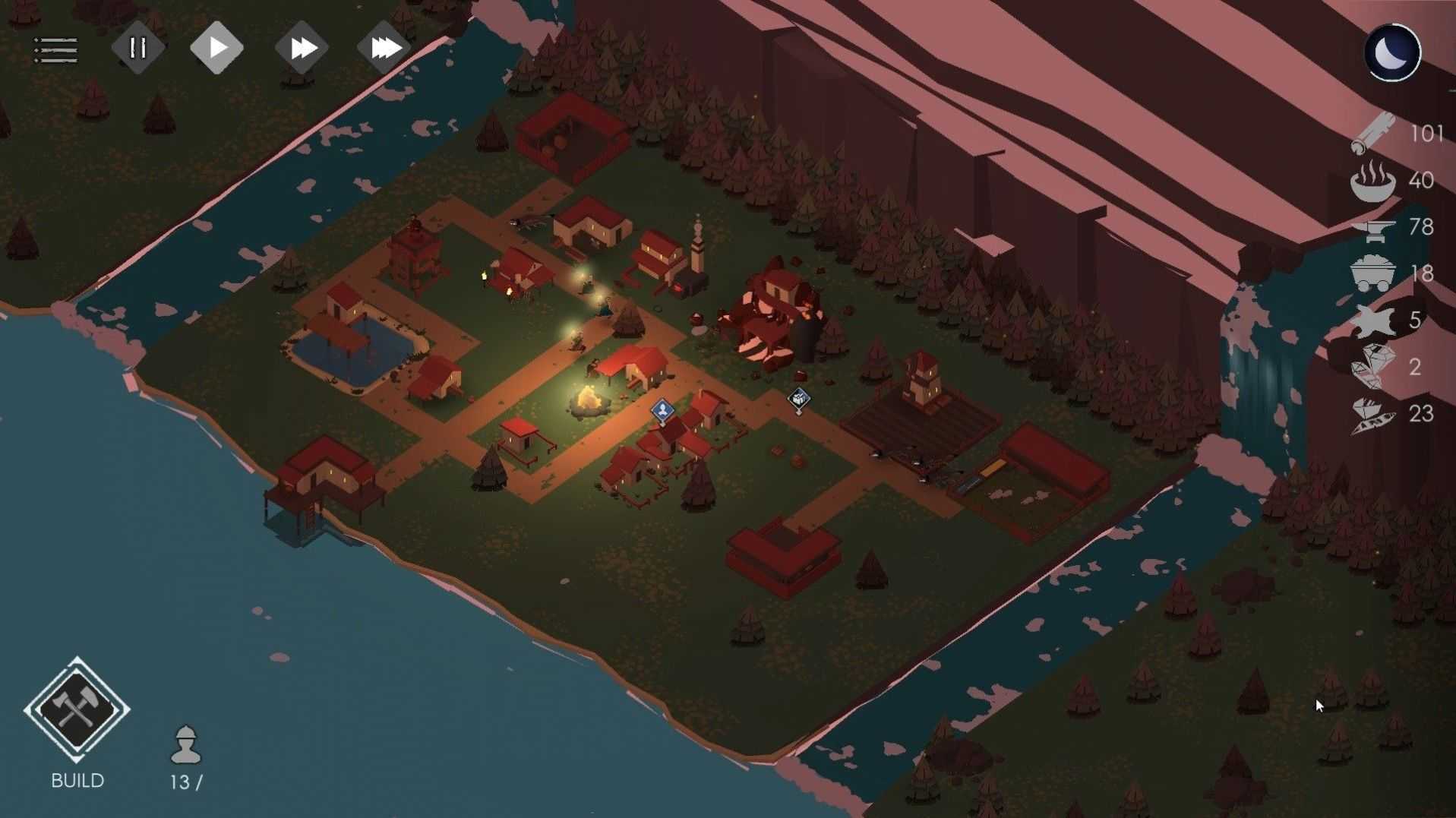The height and width of the screenshot is (818, 1456).
Task: Switch to double fast-forward speed
Action: tap(302, 49)
